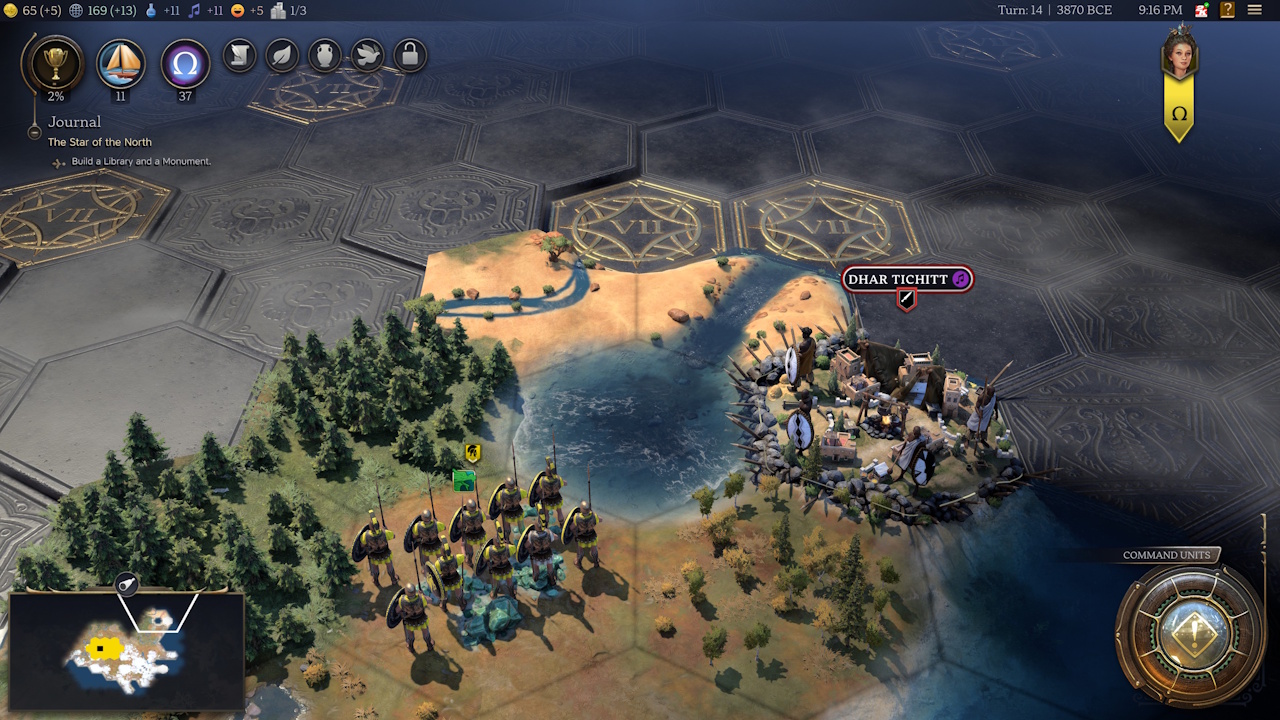Select the amphora legacy path icon

(324, 56)
